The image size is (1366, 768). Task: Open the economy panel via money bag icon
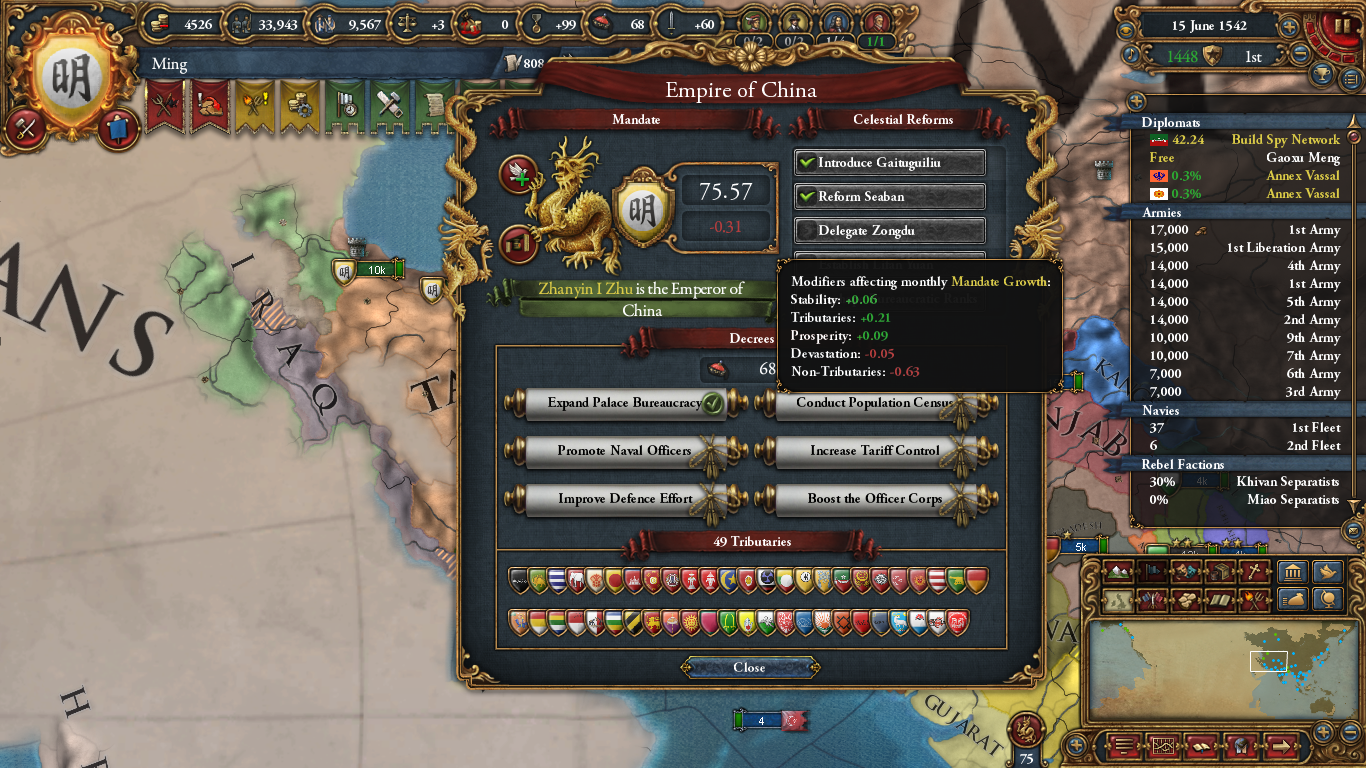click(1293, 599)
